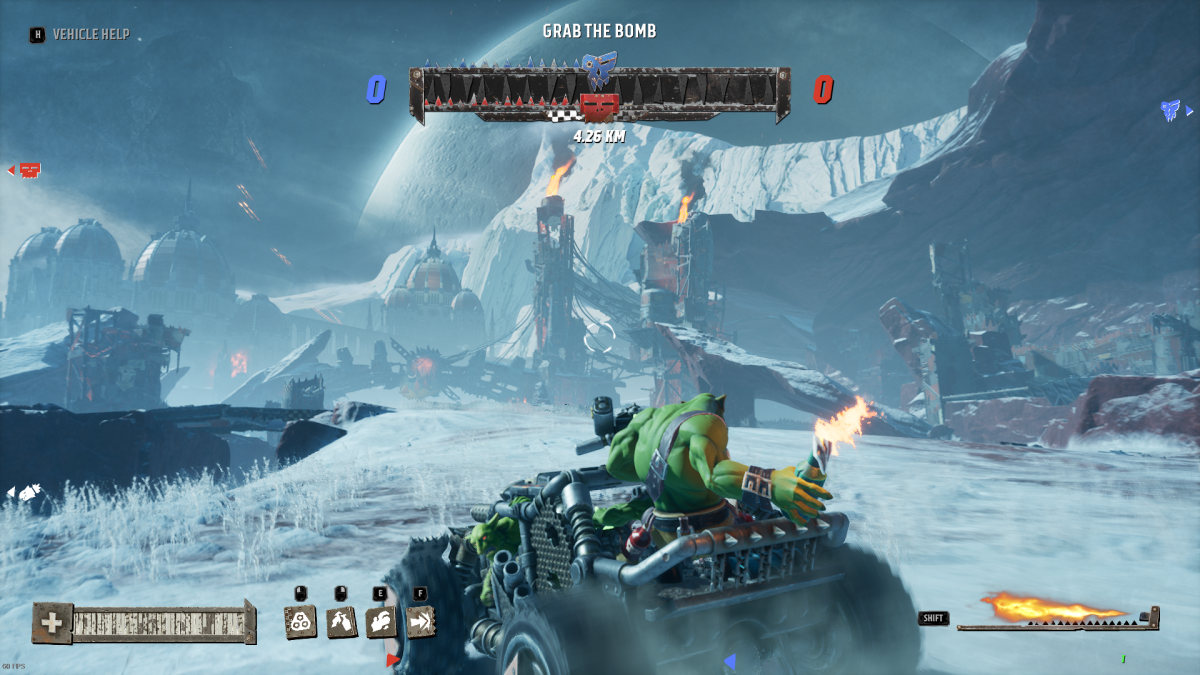Activate the double-arrow dash ability icon
Screen dimensions: 1200x675
[x=420, y=622]
